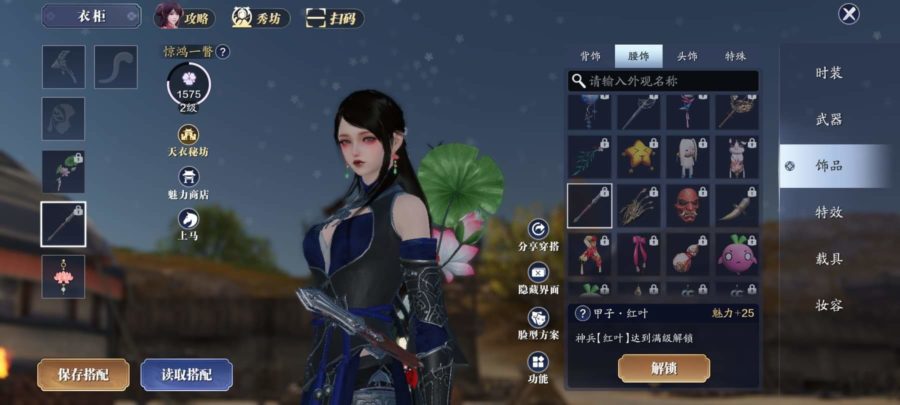This screenshot has width=900, height=405.
Task: Open the 妆容 makeup category
Action: click(828, 306)
